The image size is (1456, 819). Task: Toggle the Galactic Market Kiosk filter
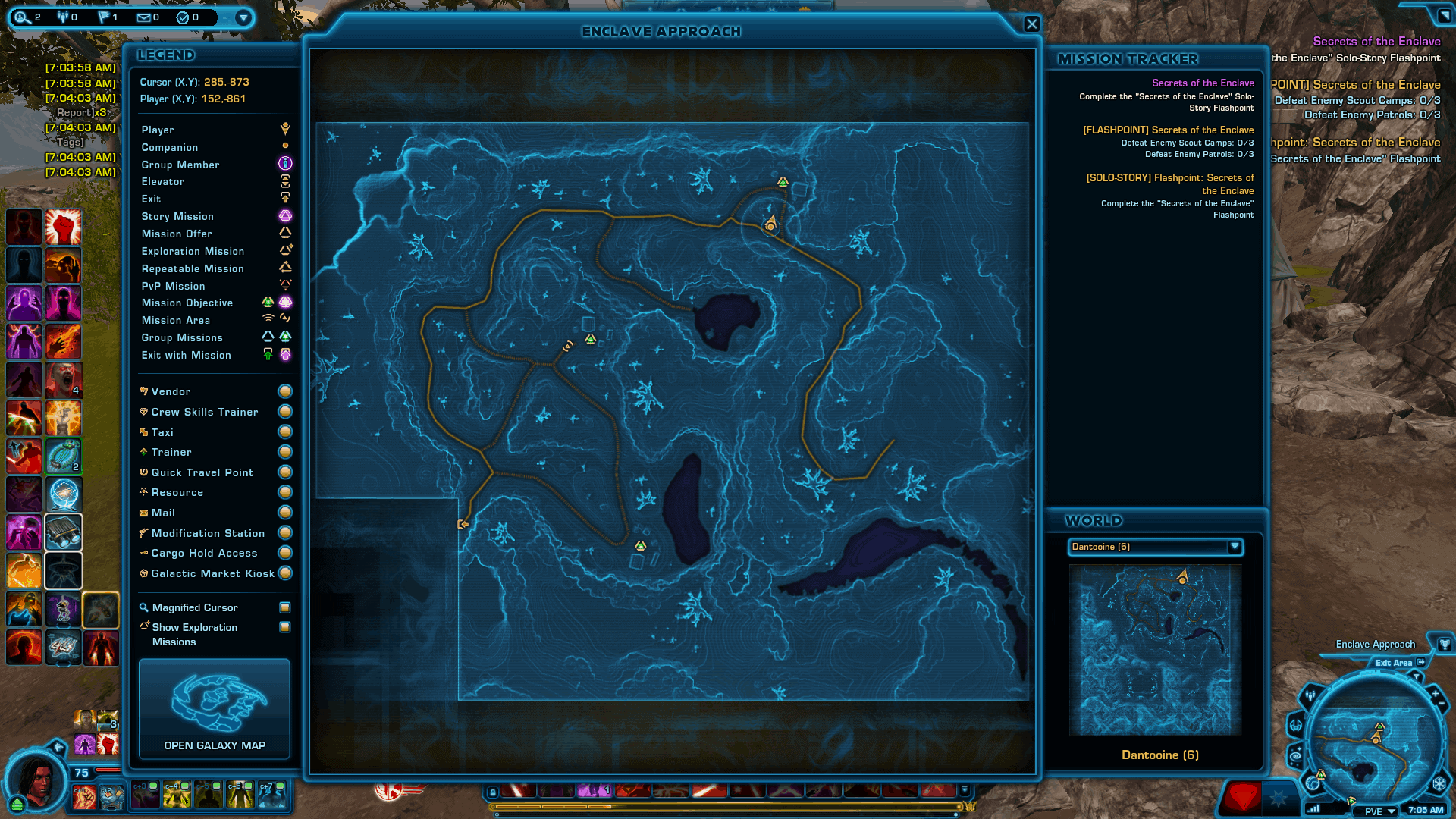(285, 573)
